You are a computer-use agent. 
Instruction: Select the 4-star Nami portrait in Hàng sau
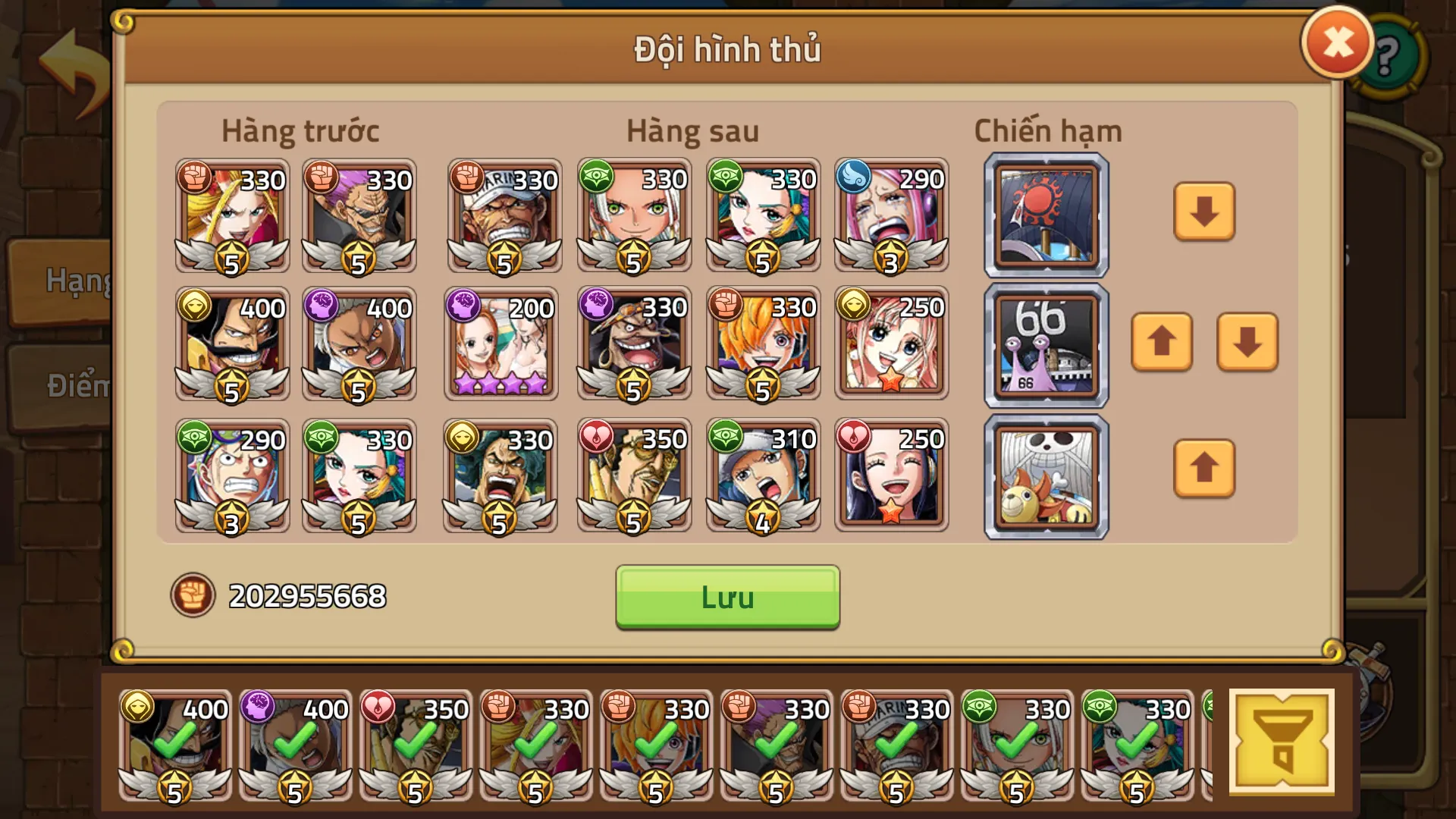tap(500, 345)
